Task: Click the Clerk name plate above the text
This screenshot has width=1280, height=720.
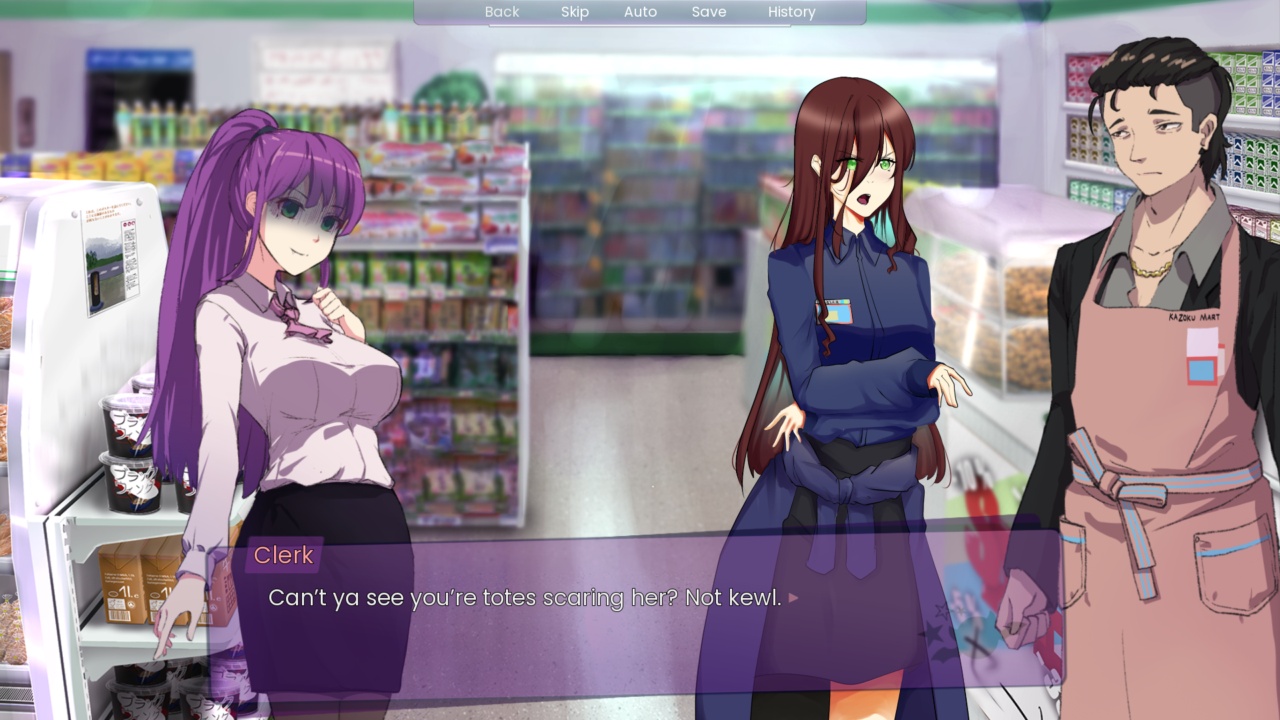Action: (283, 555)
